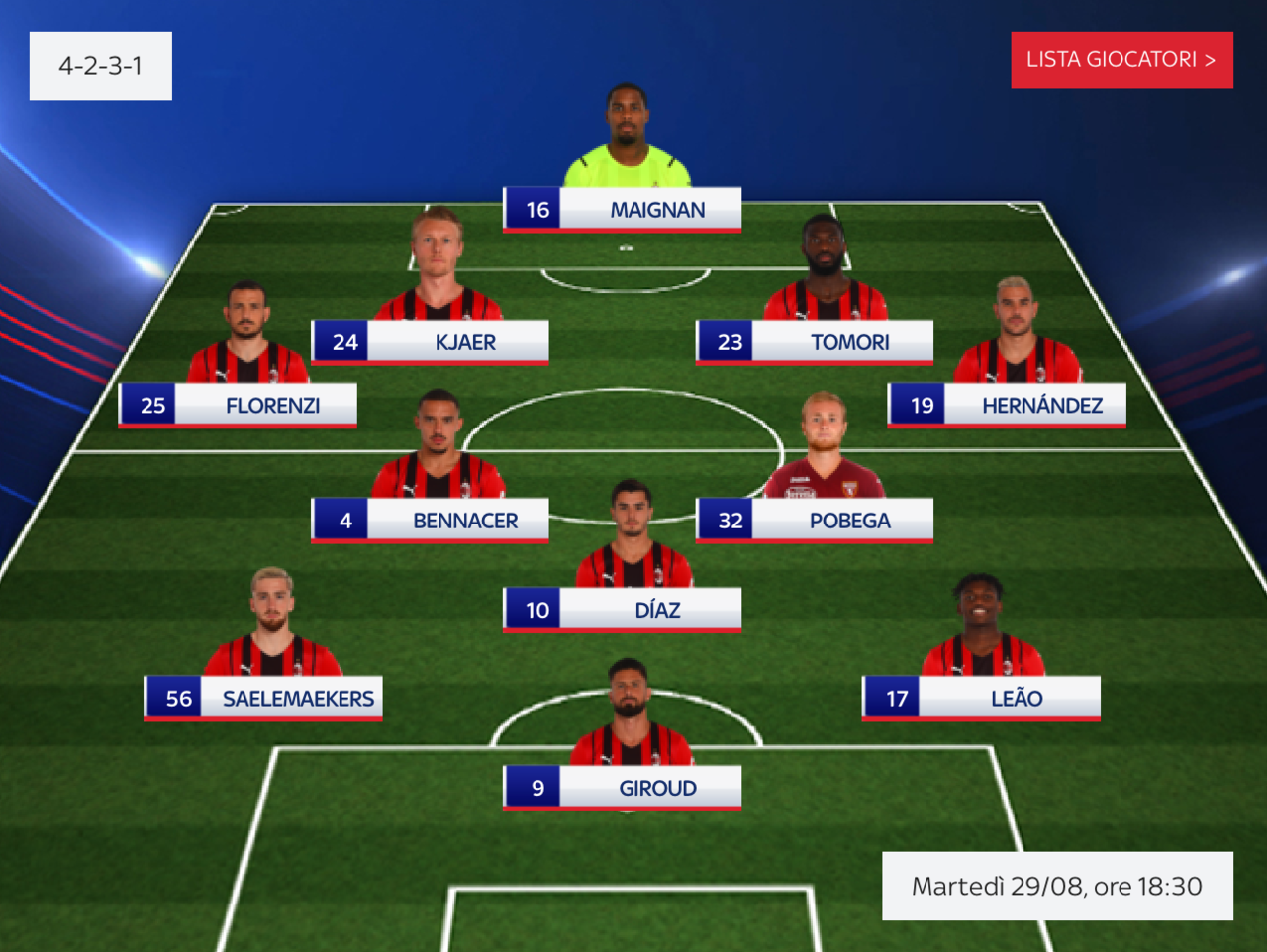
Task: Pick Florenzi number 25 card
Action: [238, 406]
